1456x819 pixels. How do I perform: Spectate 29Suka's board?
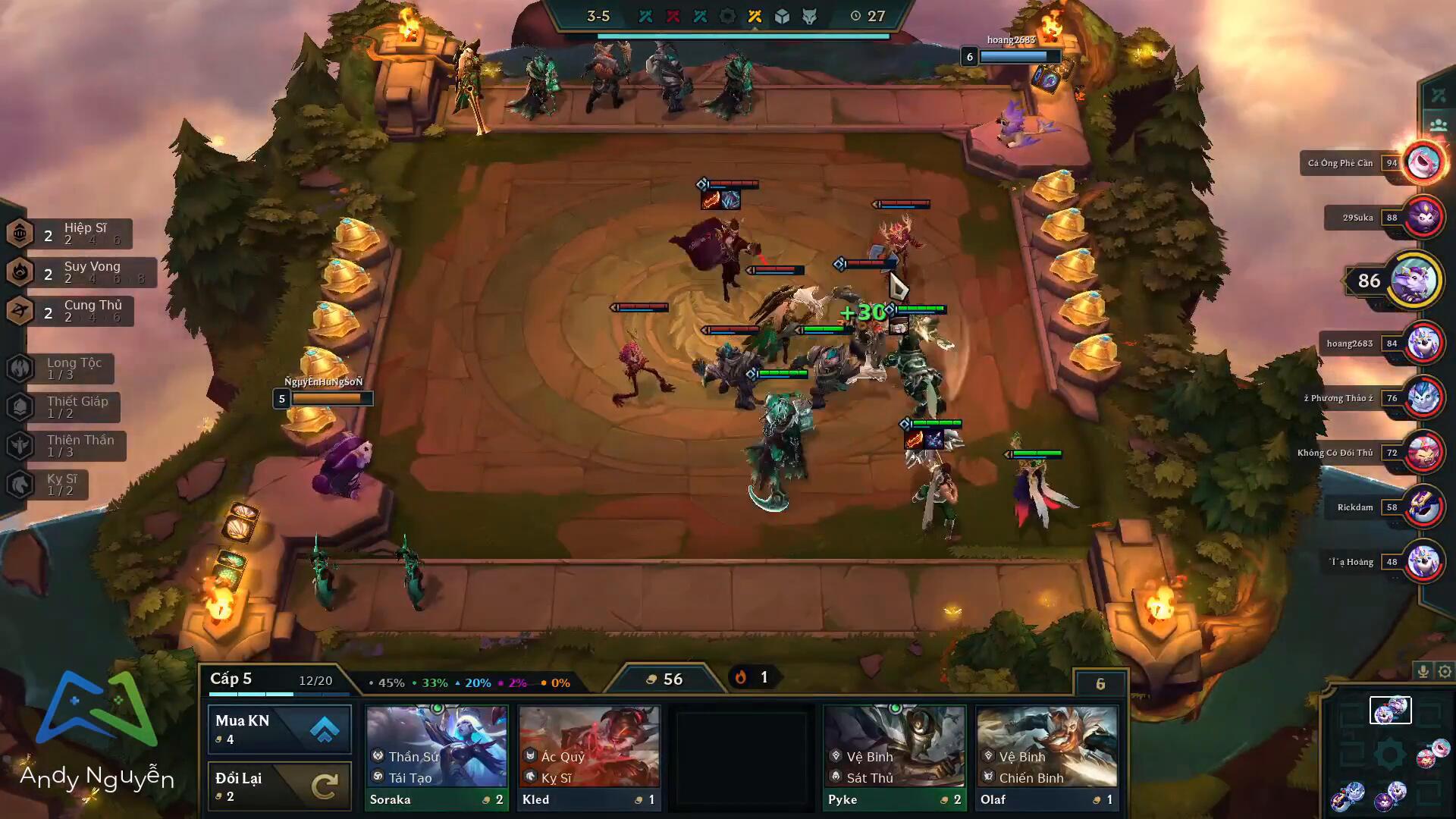[x=1423, y=218]
